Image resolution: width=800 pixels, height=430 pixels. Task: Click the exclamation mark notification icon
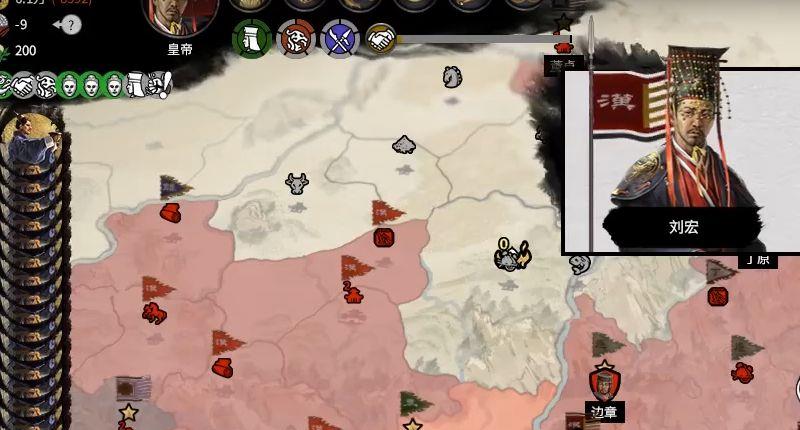click(165, 82)
